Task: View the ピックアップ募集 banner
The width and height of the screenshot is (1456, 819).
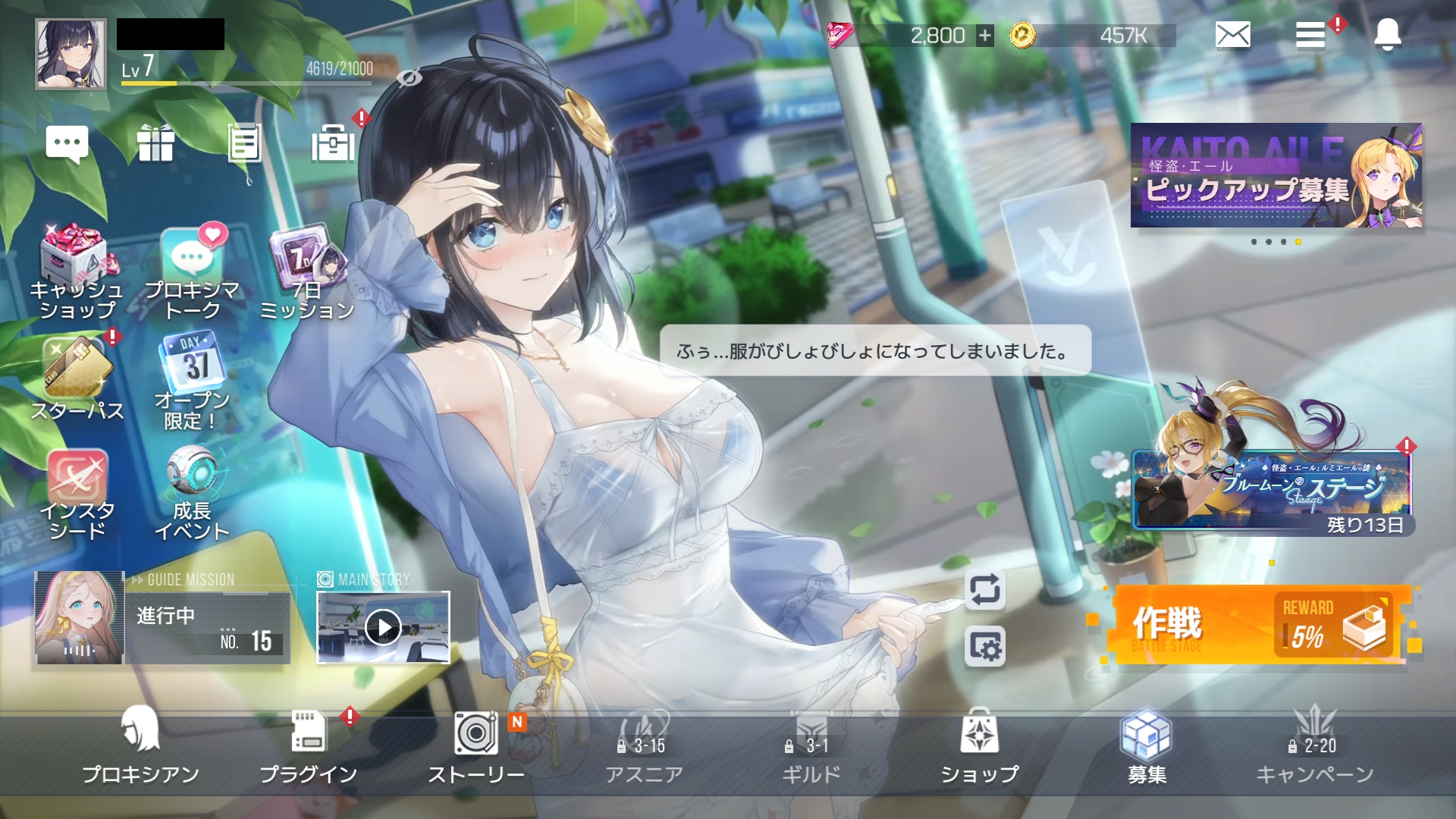Action: click(1276, 176)
